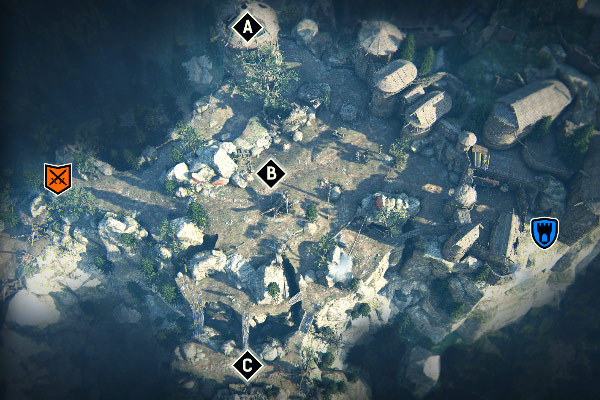Select capture point C marker
This screenshot has height=400, width=600.
pos(247,366)
